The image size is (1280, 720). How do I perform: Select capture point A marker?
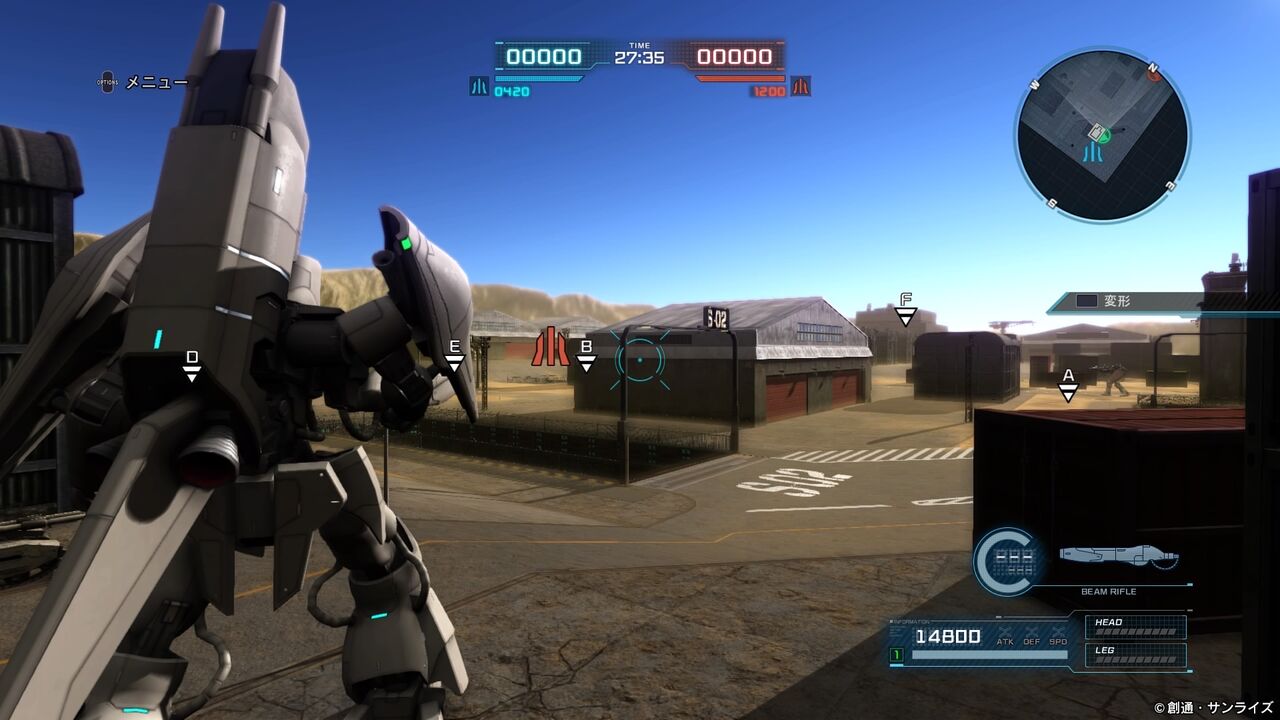point(1068,384)
